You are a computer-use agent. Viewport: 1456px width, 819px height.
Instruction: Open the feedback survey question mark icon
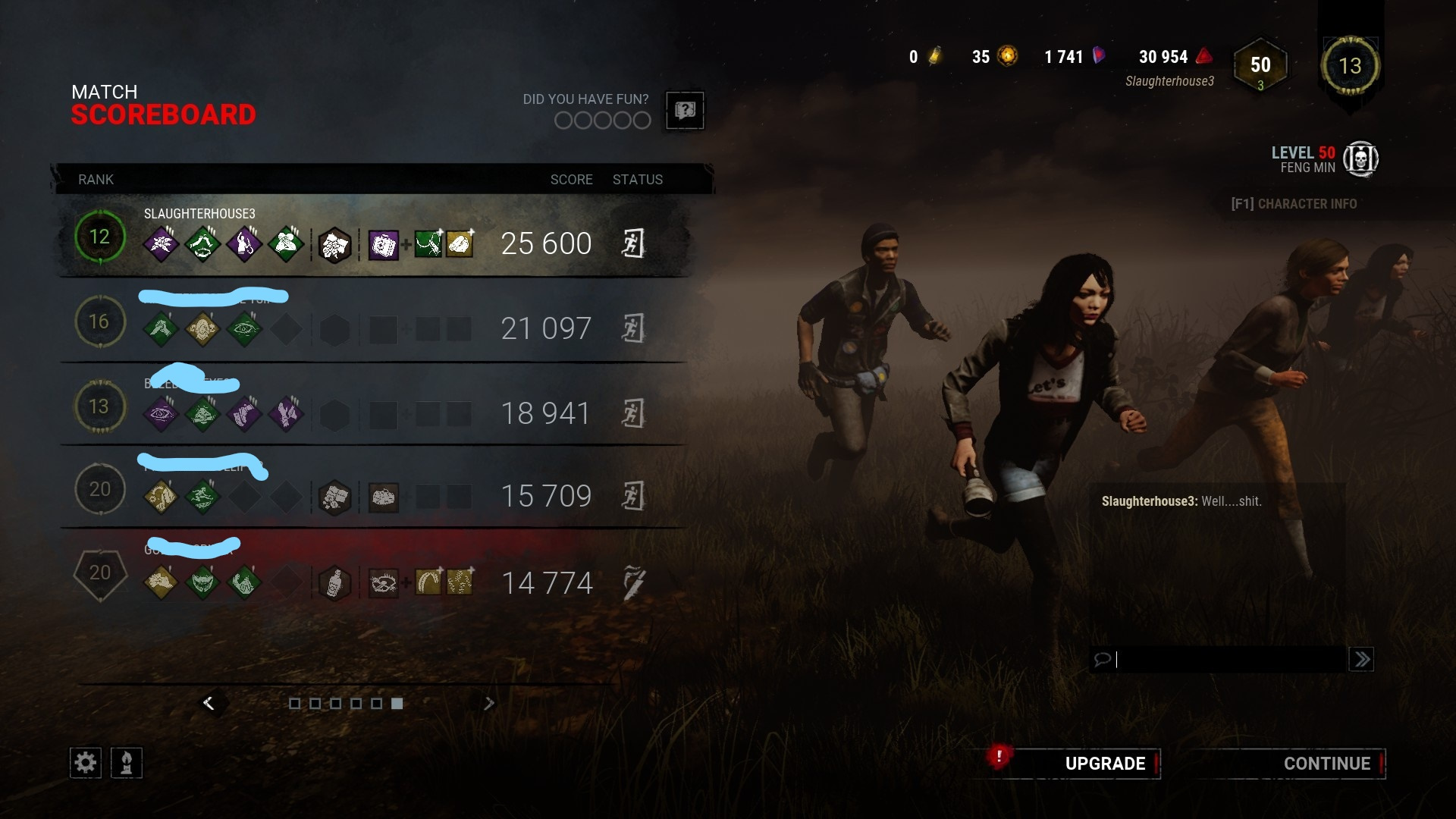point(685,111)
